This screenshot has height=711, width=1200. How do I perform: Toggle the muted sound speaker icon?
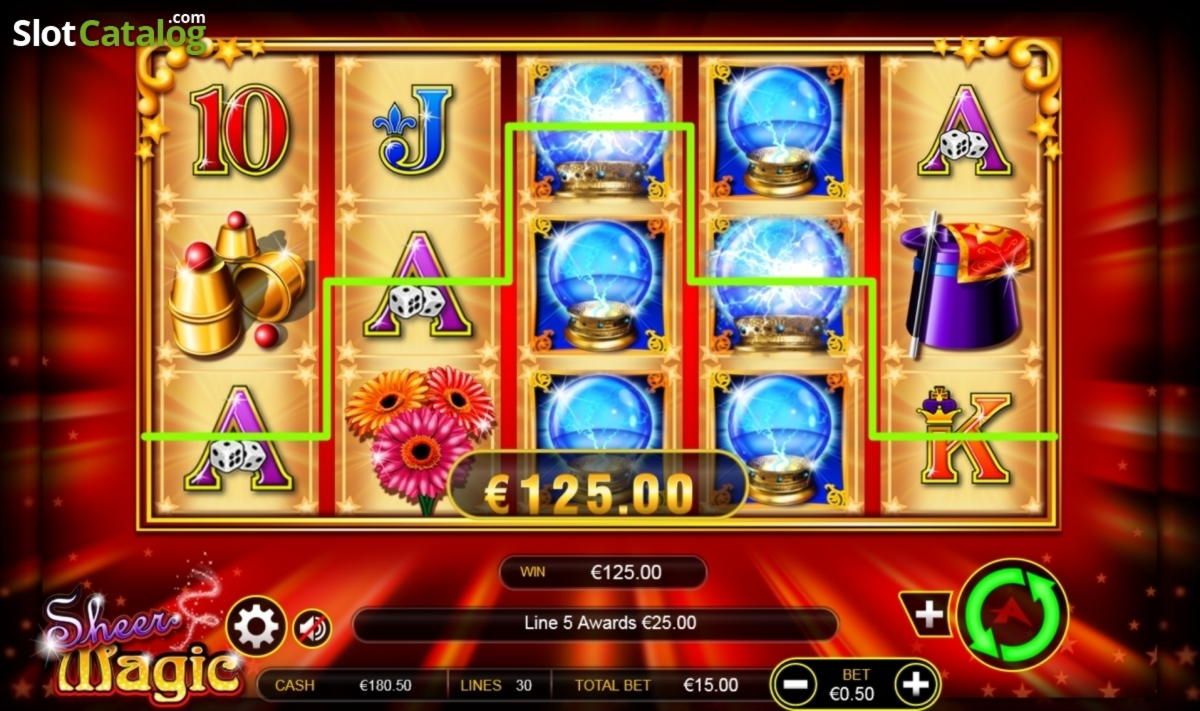[x=312, y=629]
